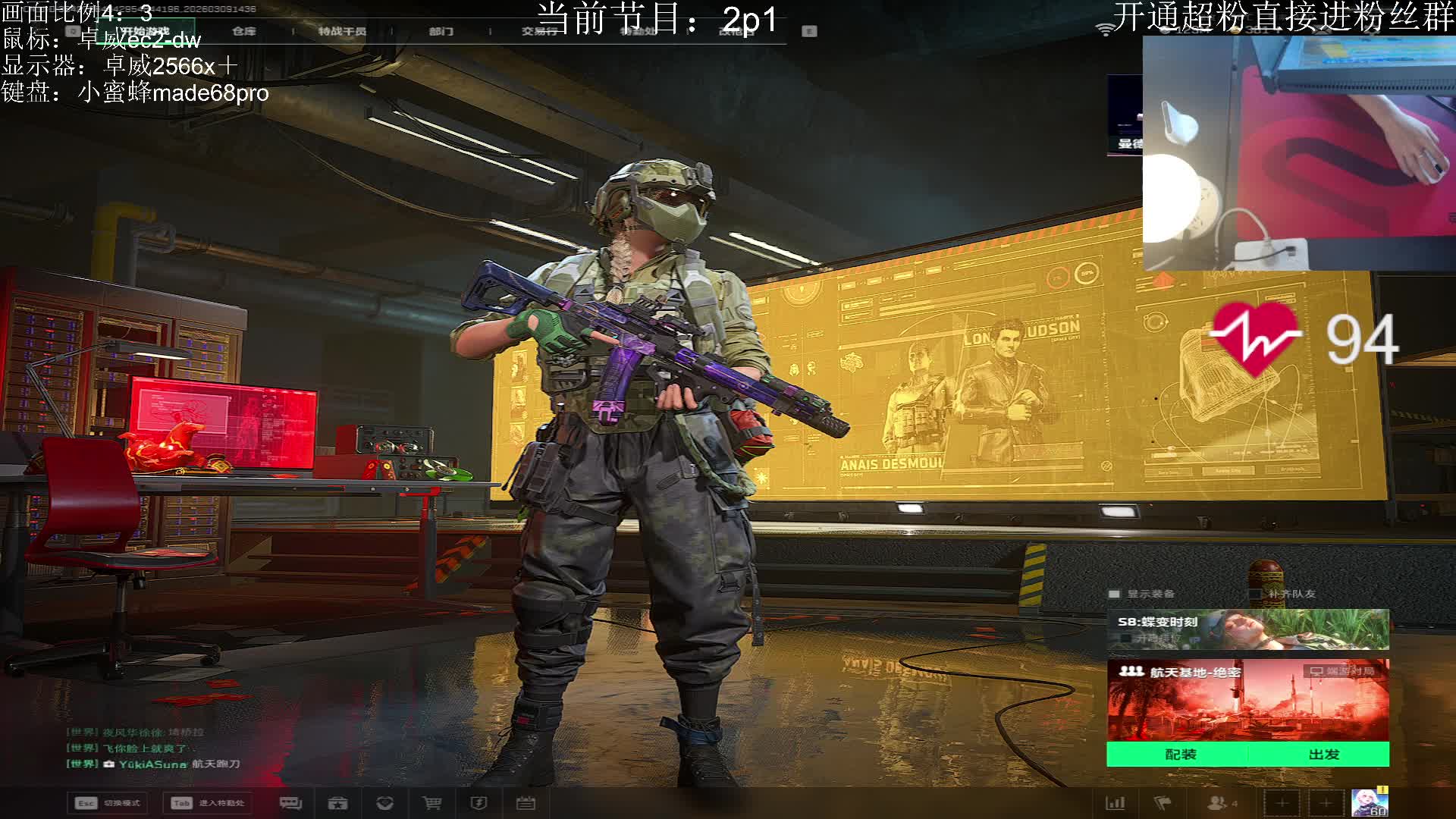1456x819 pixels.
Task: Toggle the 显示装备 show equipment checkbox
Action: click(x=1114, y=594)
